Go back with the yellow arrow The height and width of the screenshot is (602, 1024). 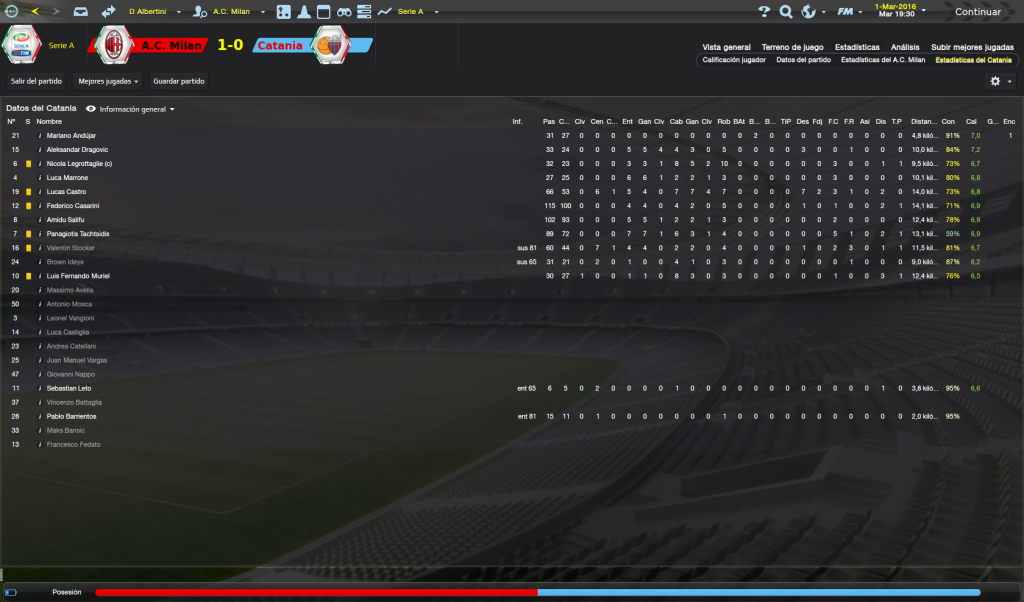37,12
